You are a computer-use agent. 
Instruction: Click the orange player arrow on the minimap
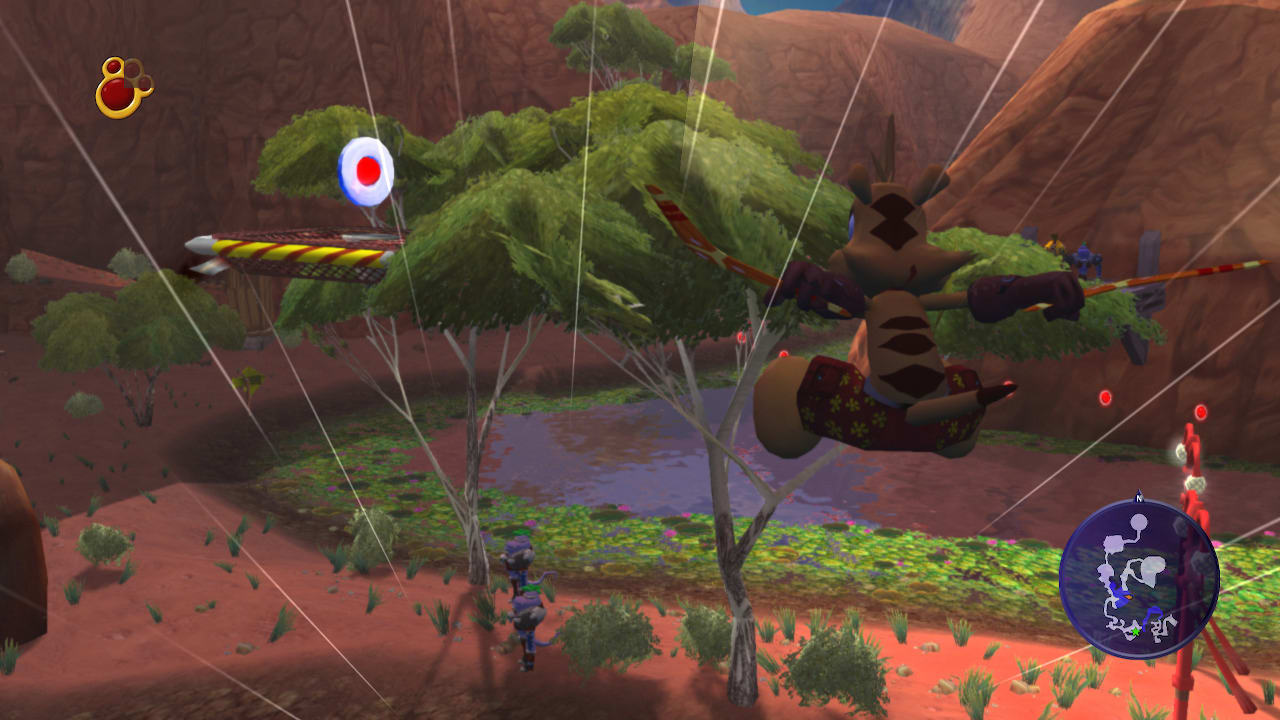pos(1128,595)
